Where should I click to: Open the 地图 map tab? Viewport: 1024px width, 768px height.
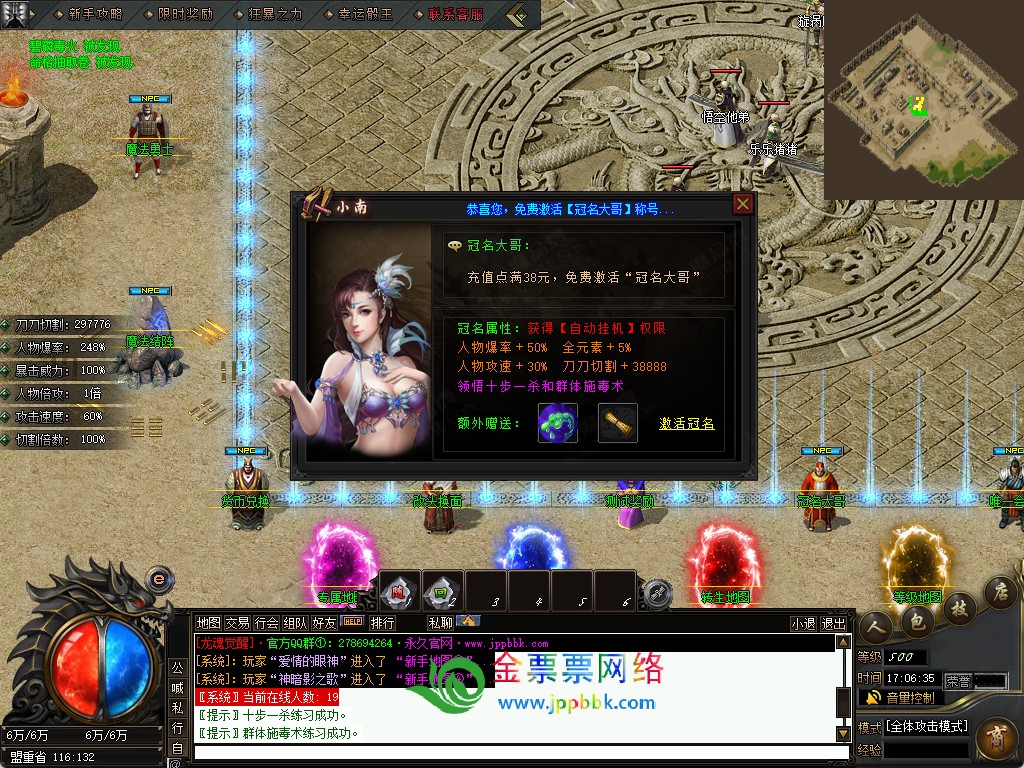[x=208, y=623]
